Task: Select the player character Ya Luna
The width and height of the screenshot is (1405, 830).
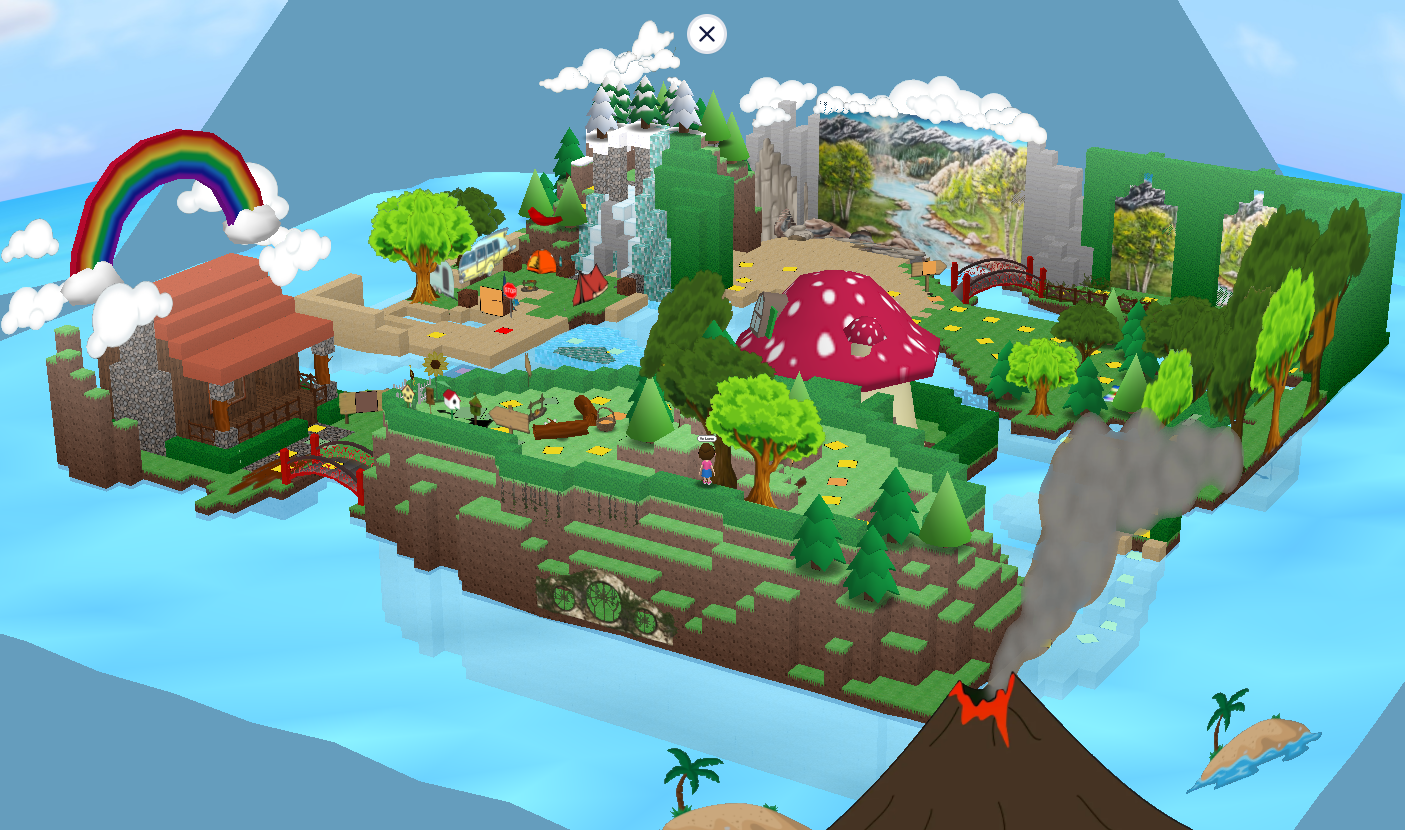Action: click(x=706, y=467)
